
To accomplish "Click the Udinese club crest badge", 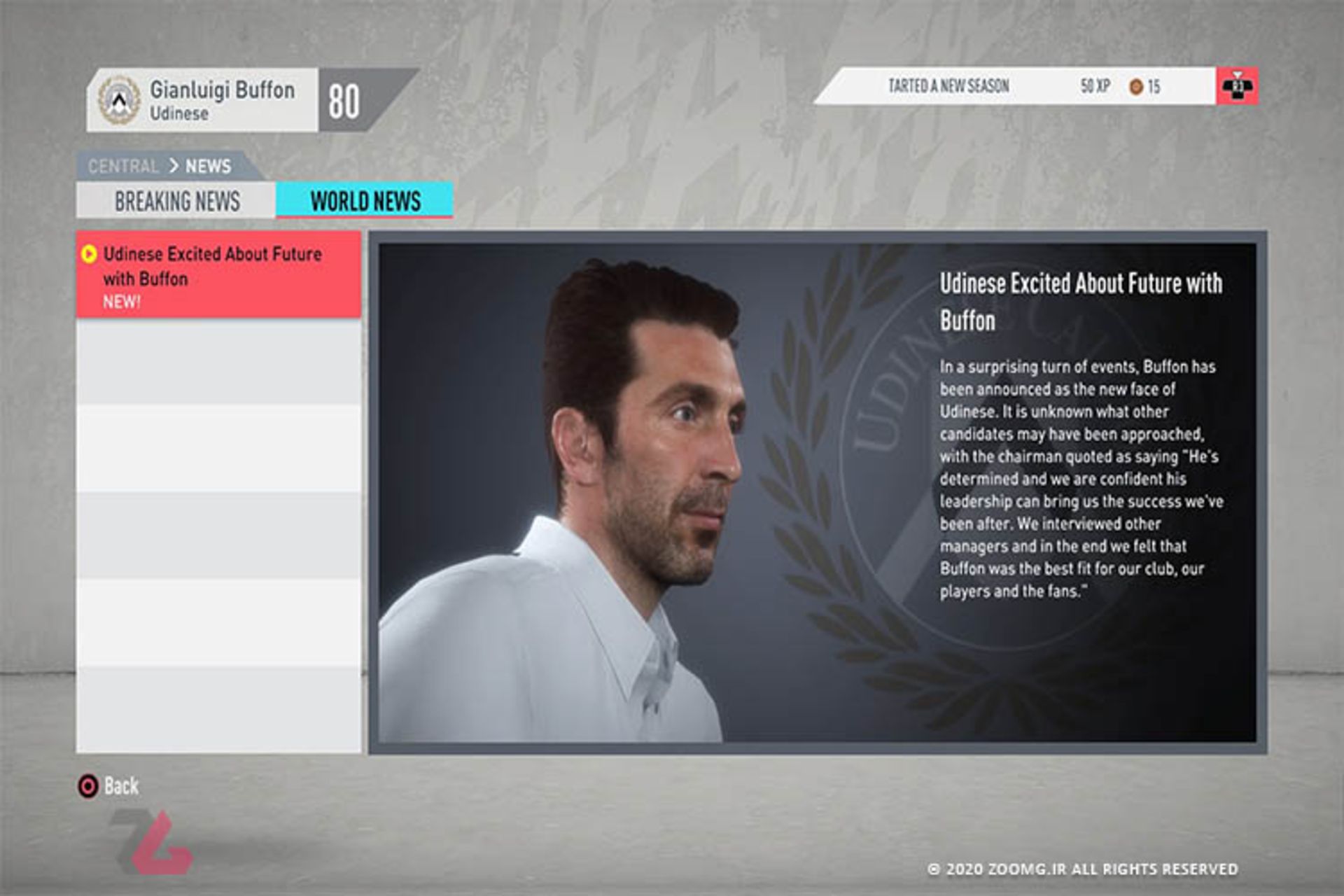I will [118, 100].
